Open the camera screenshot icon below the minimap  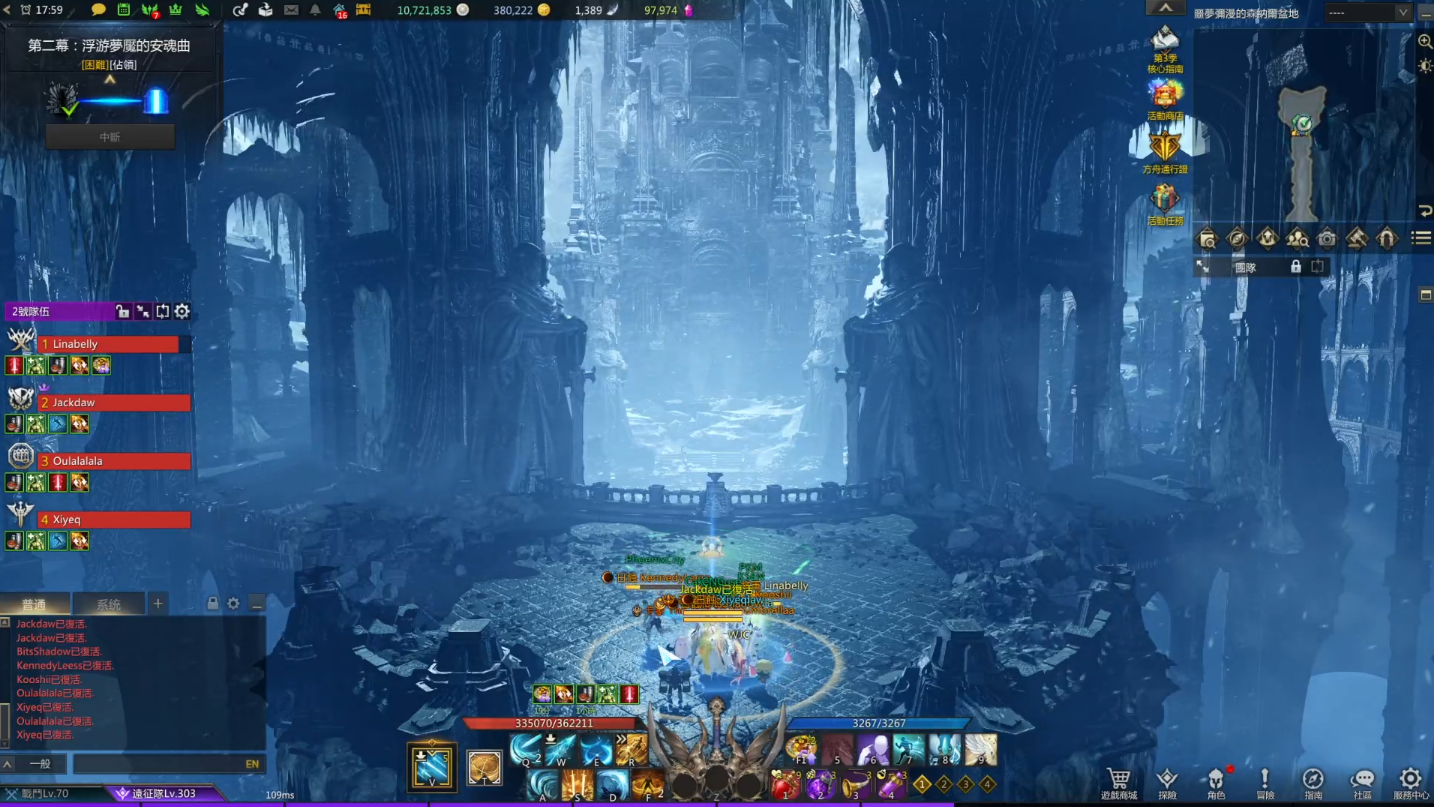[x=1327, y=238]
